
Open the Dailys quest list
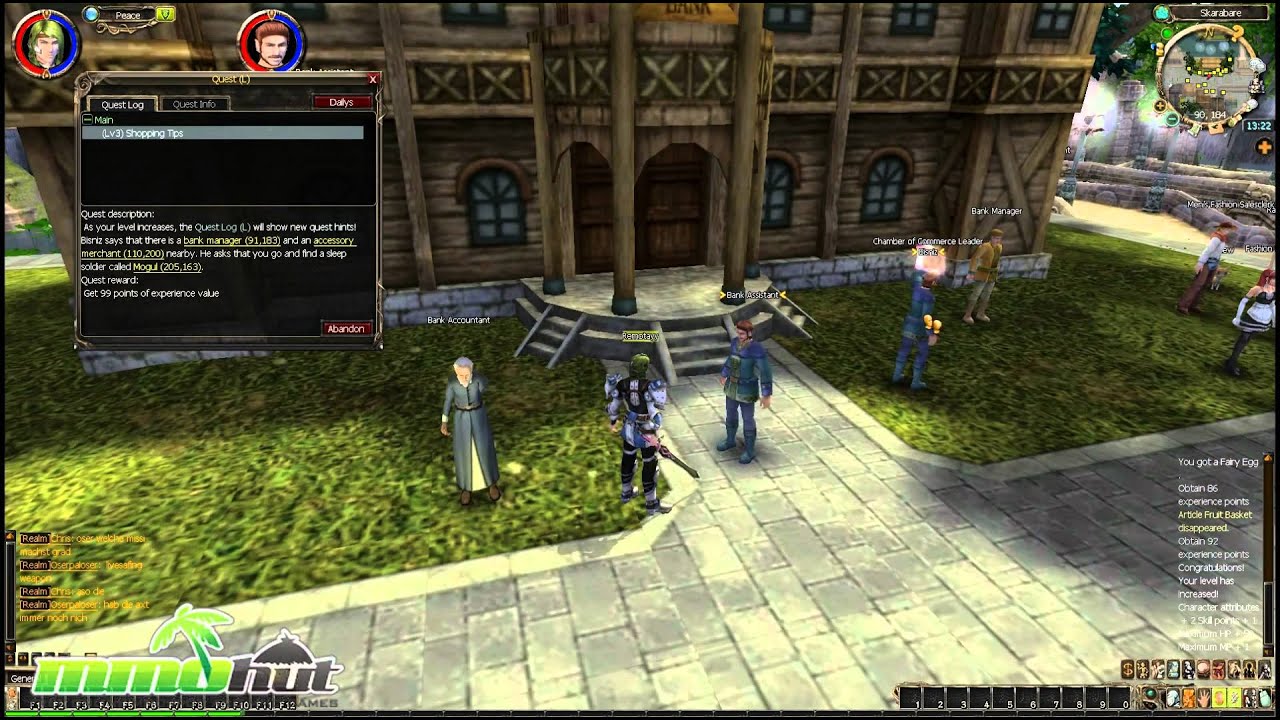click(x=341, y=102)
